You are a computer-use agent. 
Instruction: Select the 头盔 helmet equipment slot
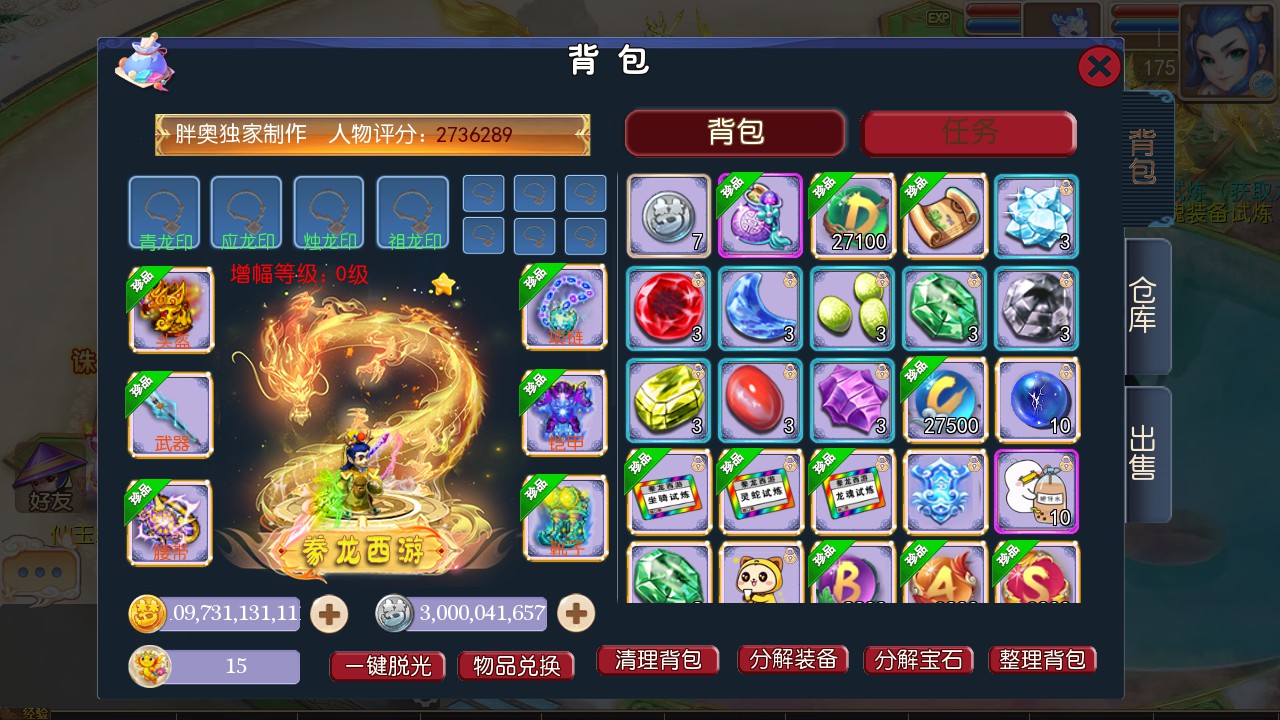click(168, 310)
